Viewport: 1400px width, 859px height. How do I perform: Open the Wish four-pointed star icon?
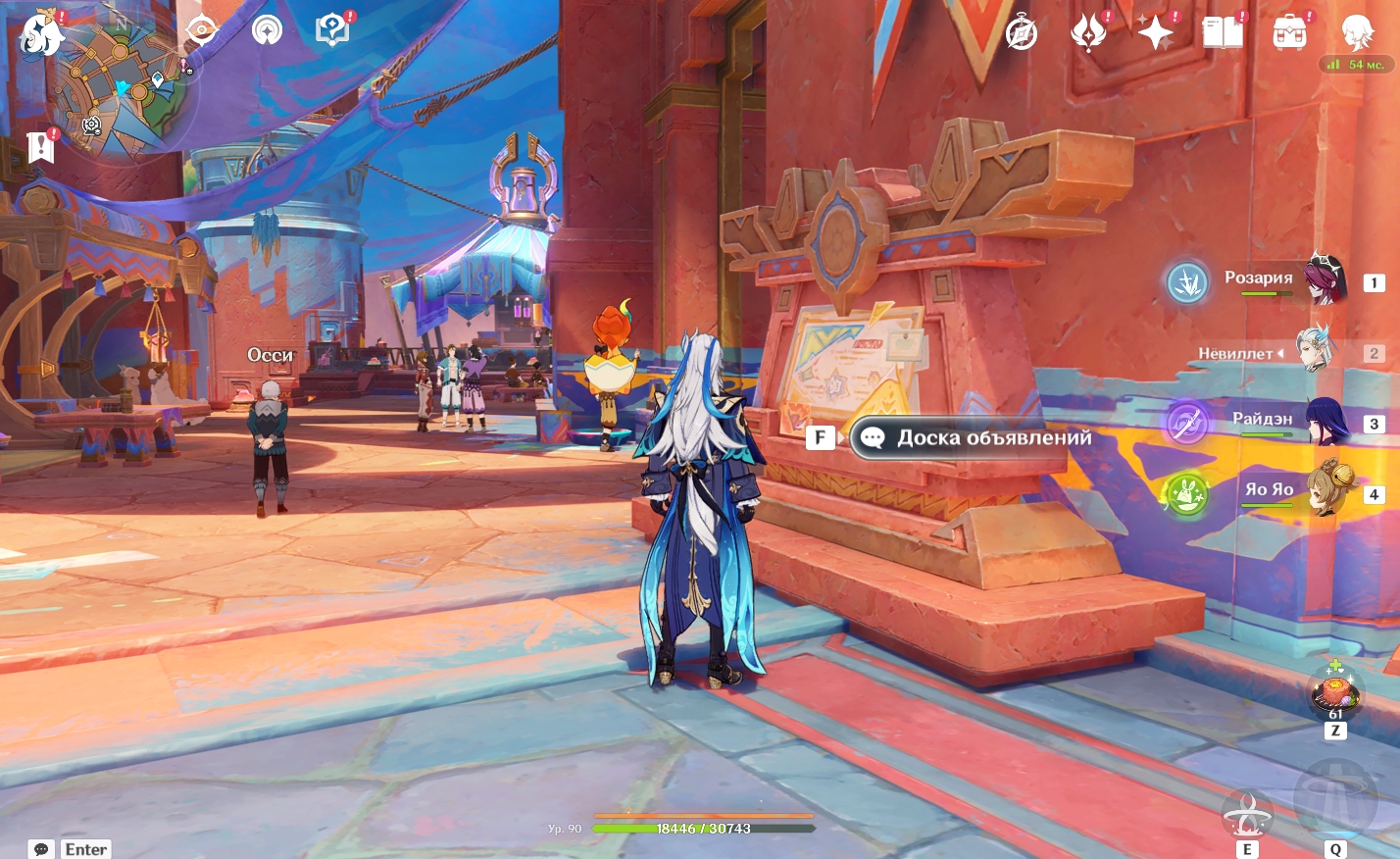(1156, 33)
